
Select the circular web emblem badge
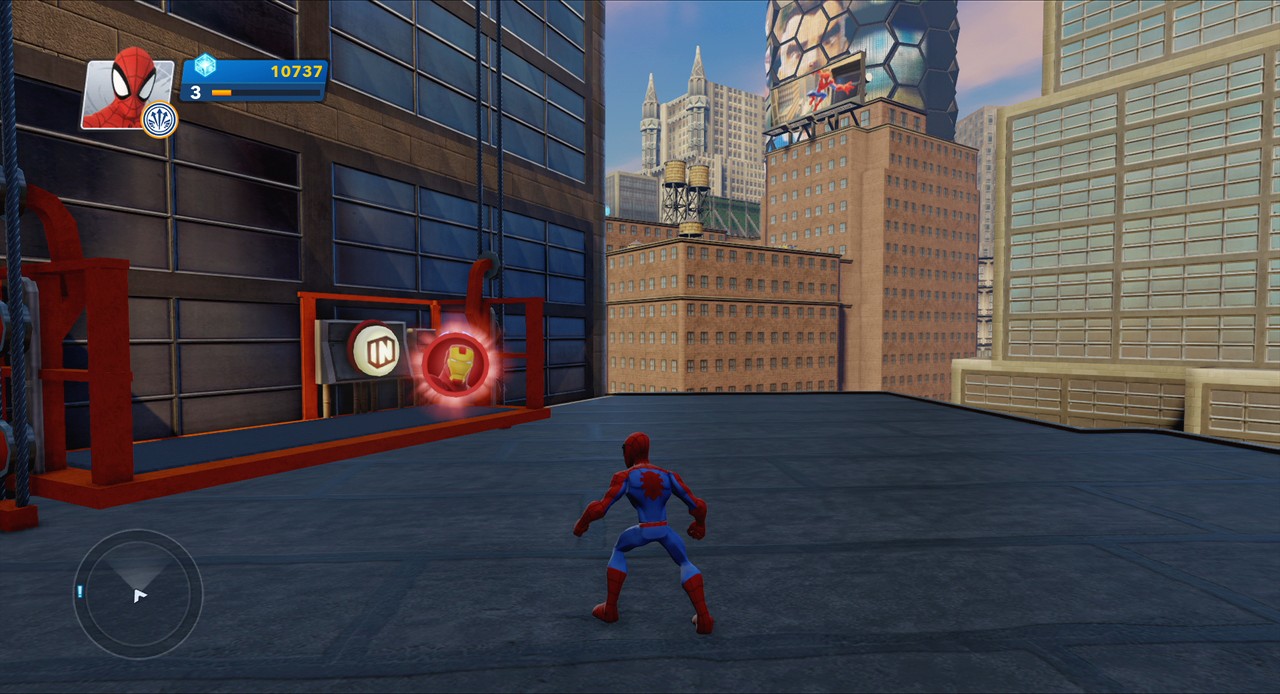[160, 119]
